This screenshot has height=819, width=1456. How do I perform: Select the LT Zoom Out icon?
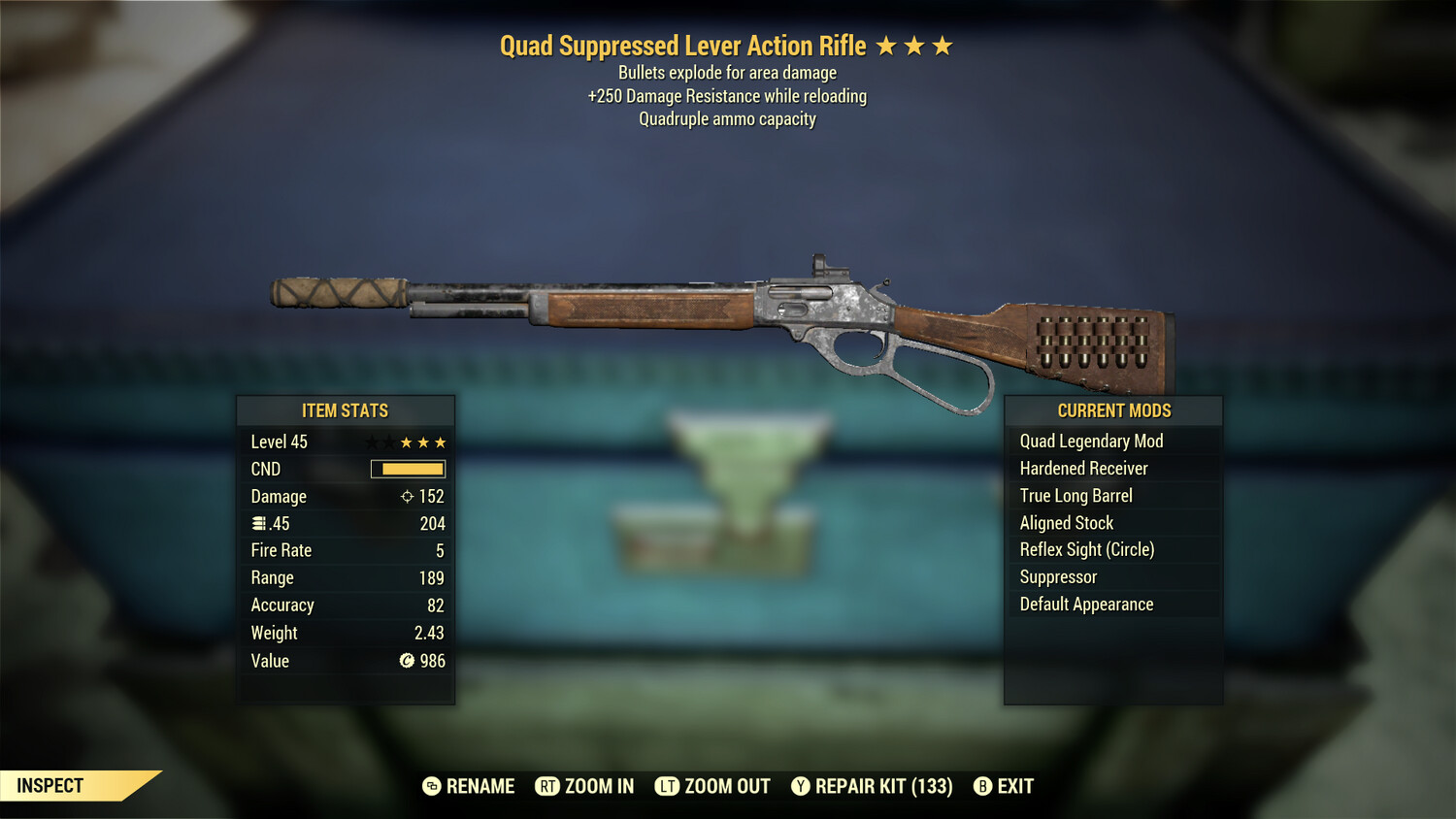667,786
